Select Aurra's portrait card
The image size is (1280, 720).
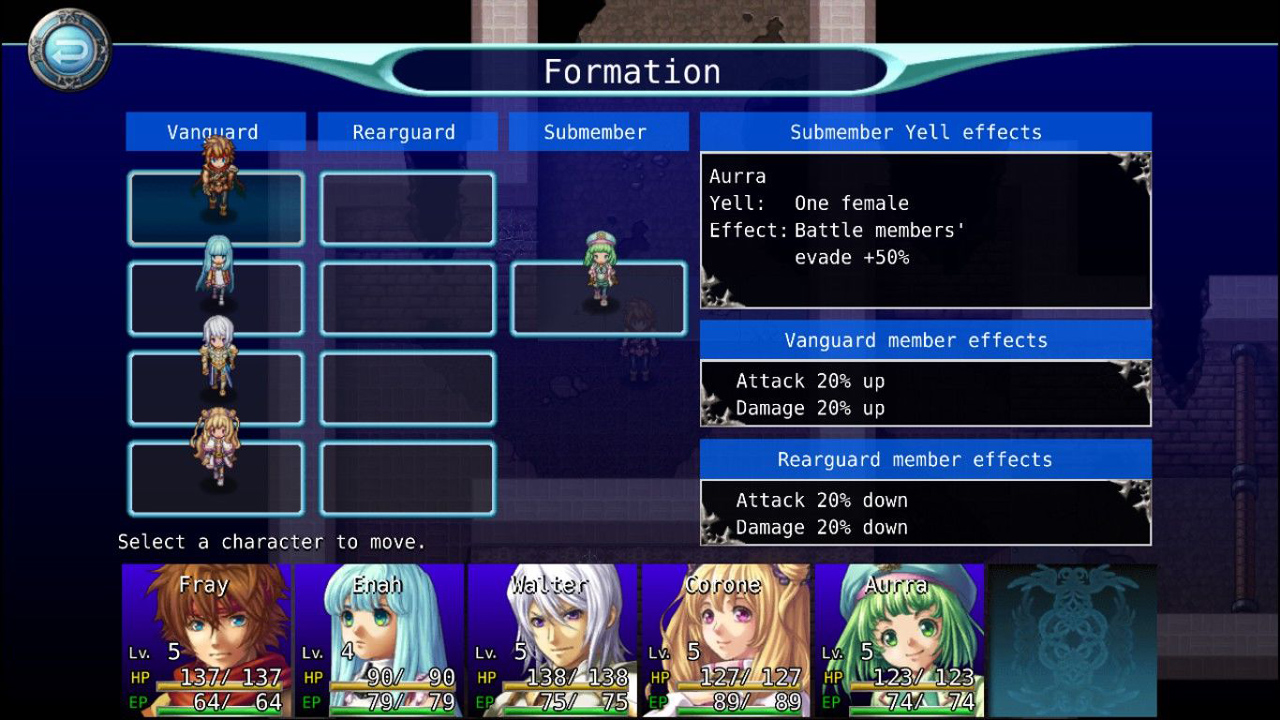point(899,640)
